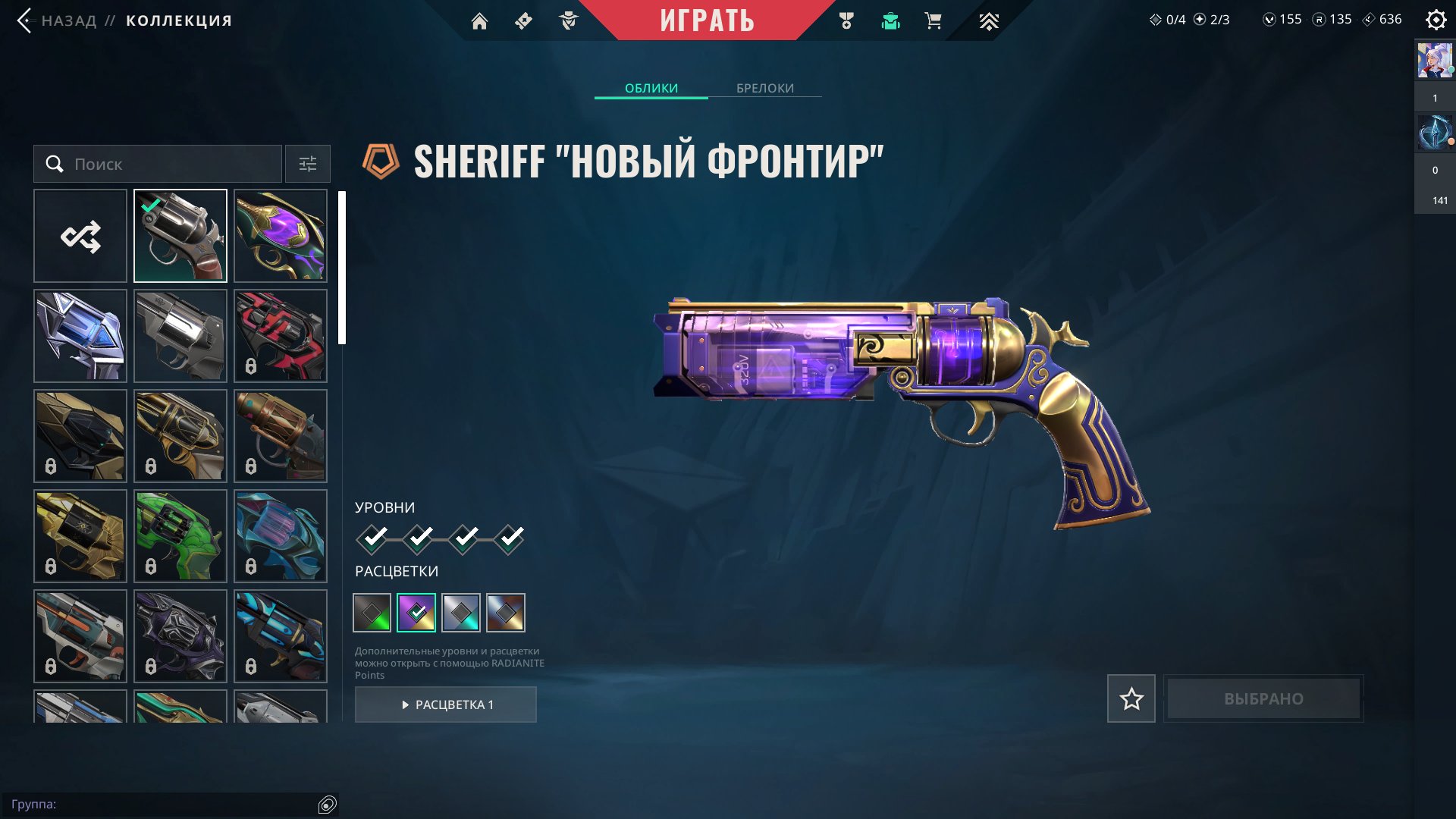Switch to the БРЕЛОКИ tab
The image size is (1456, 819).
click(764, 88)
